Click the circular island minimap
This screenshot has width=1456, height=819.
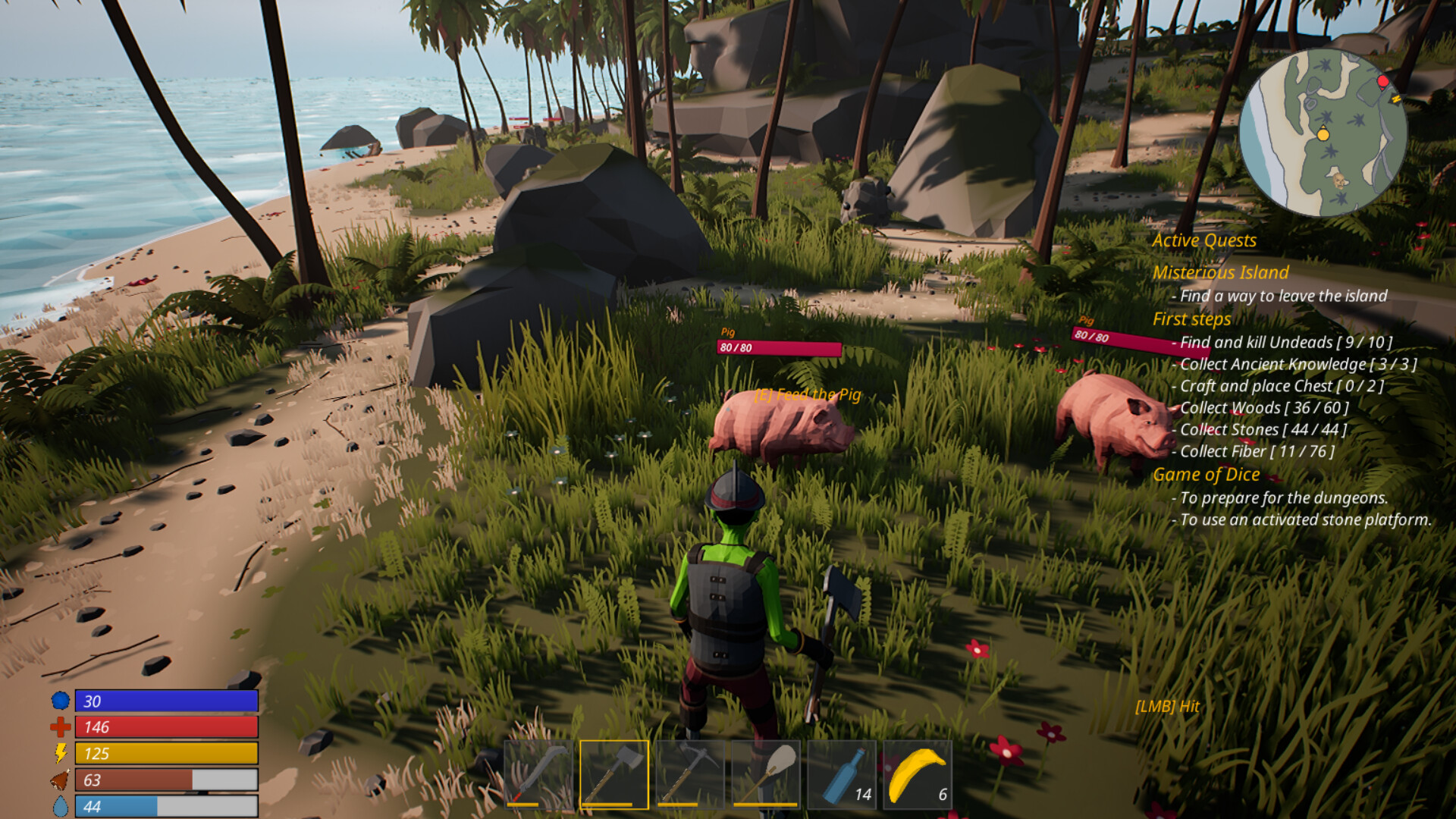(1323, 133)
